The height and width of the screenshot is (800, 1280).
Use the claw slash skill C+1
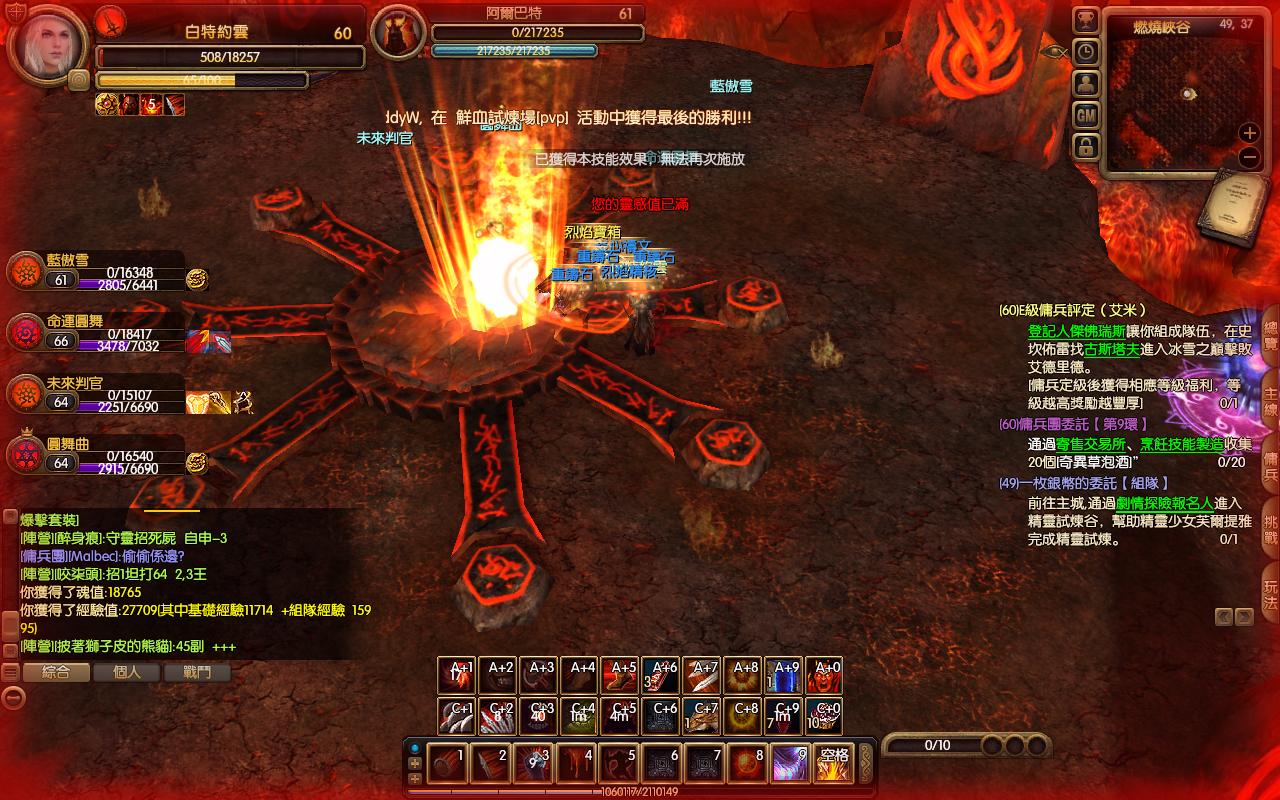tap(456, 716)
